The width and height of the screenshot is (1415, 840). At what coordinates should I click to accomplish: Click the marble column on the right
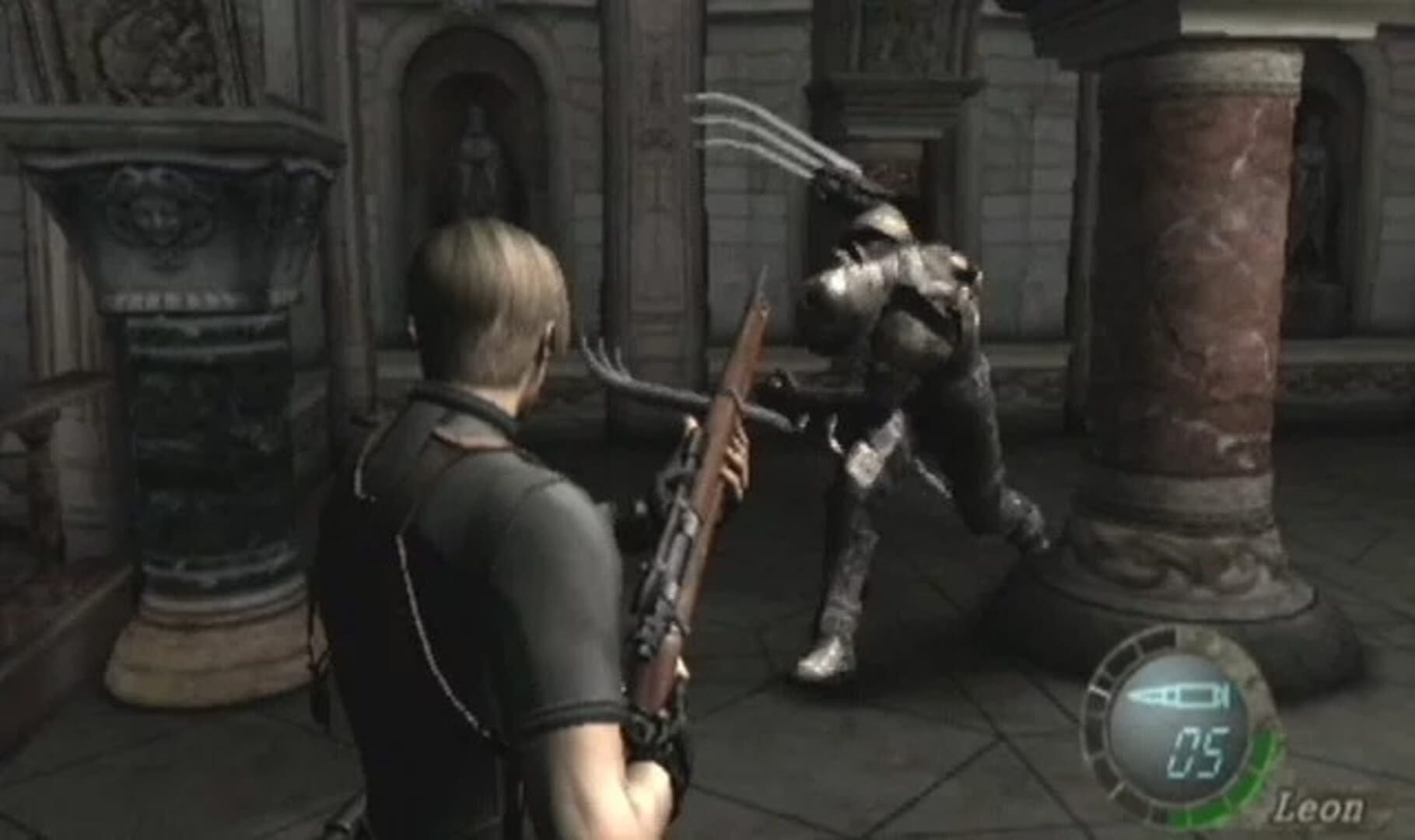[x=1221, y=311]
